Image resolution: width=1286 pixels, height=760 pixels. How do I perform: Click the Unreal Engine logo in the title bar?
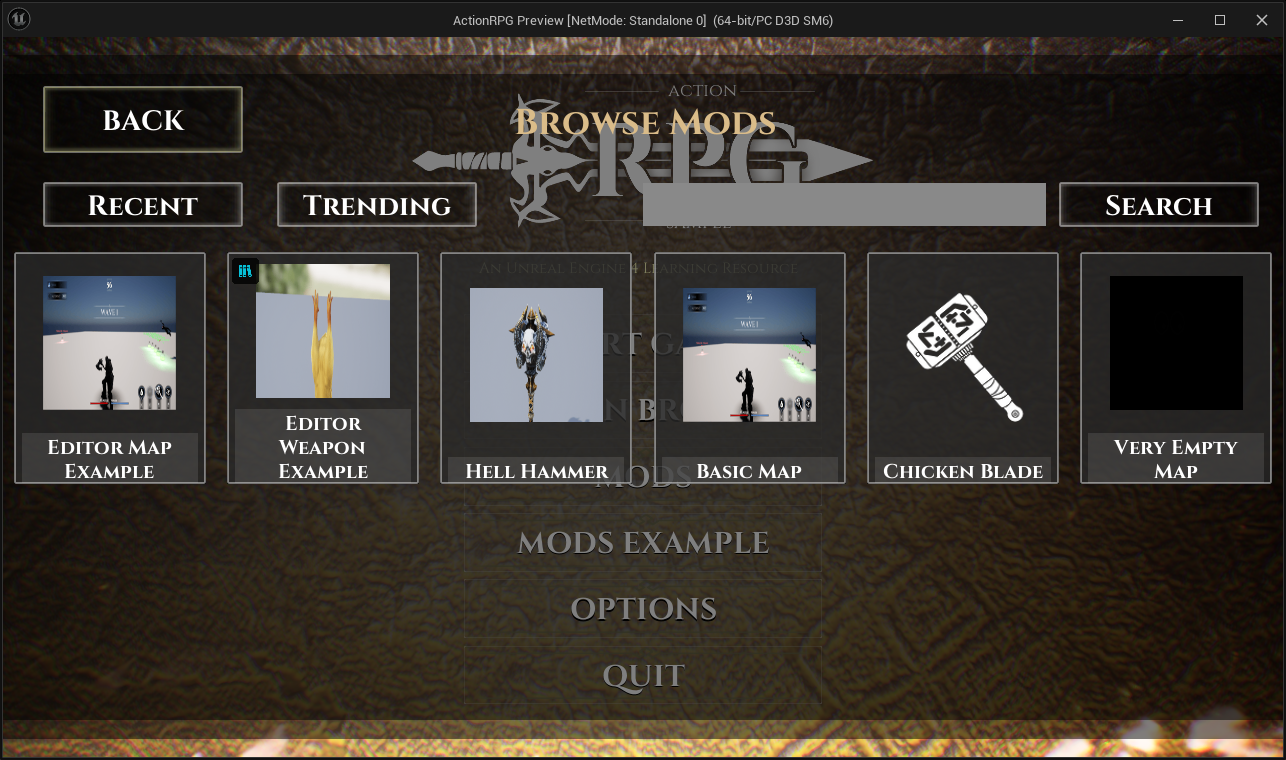click(x=18, y=19)
